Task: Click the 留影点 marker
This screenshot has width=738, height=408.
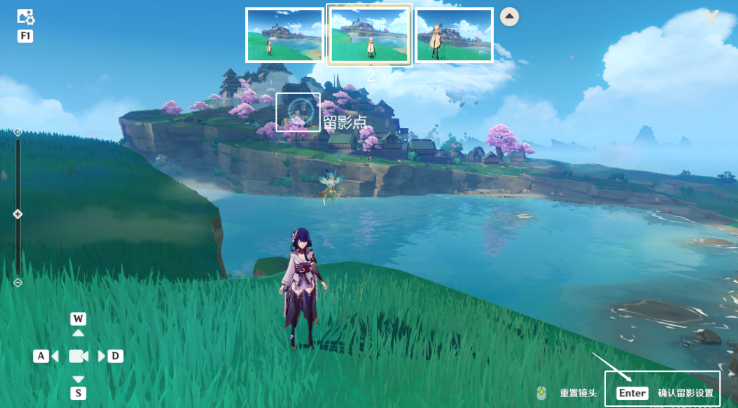Action: coord(298,112)
